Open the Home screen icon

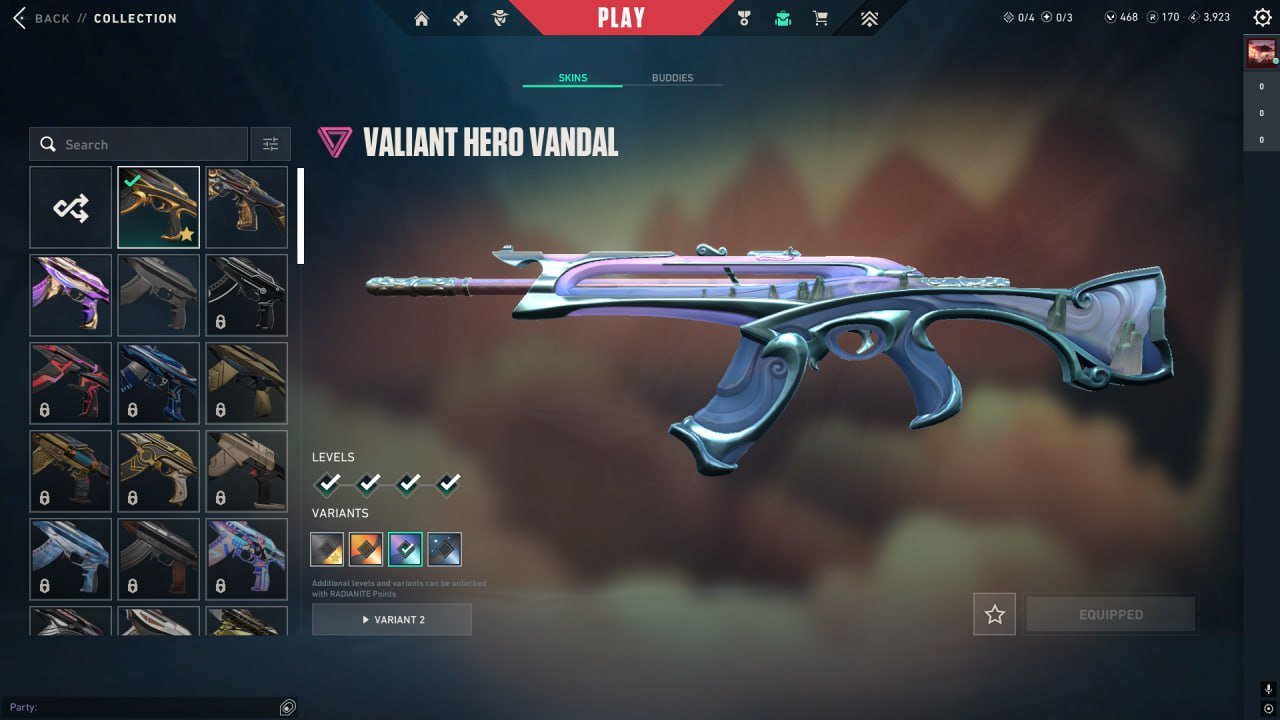[x=424, y=17]
